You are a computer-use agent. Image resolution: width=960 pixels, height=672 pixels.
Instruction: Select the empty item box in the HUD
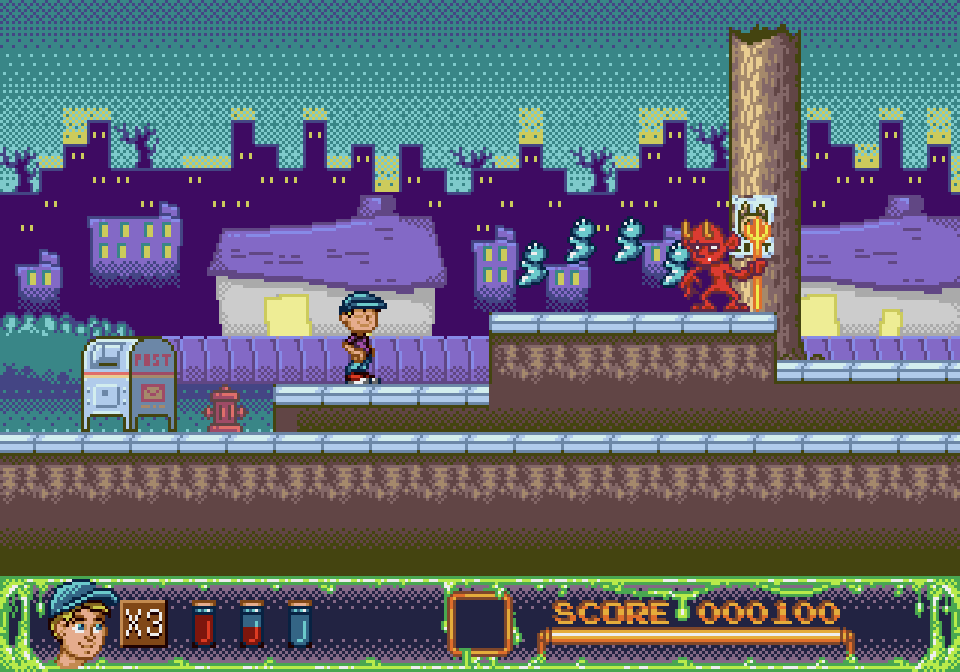[x=480, y=623]
